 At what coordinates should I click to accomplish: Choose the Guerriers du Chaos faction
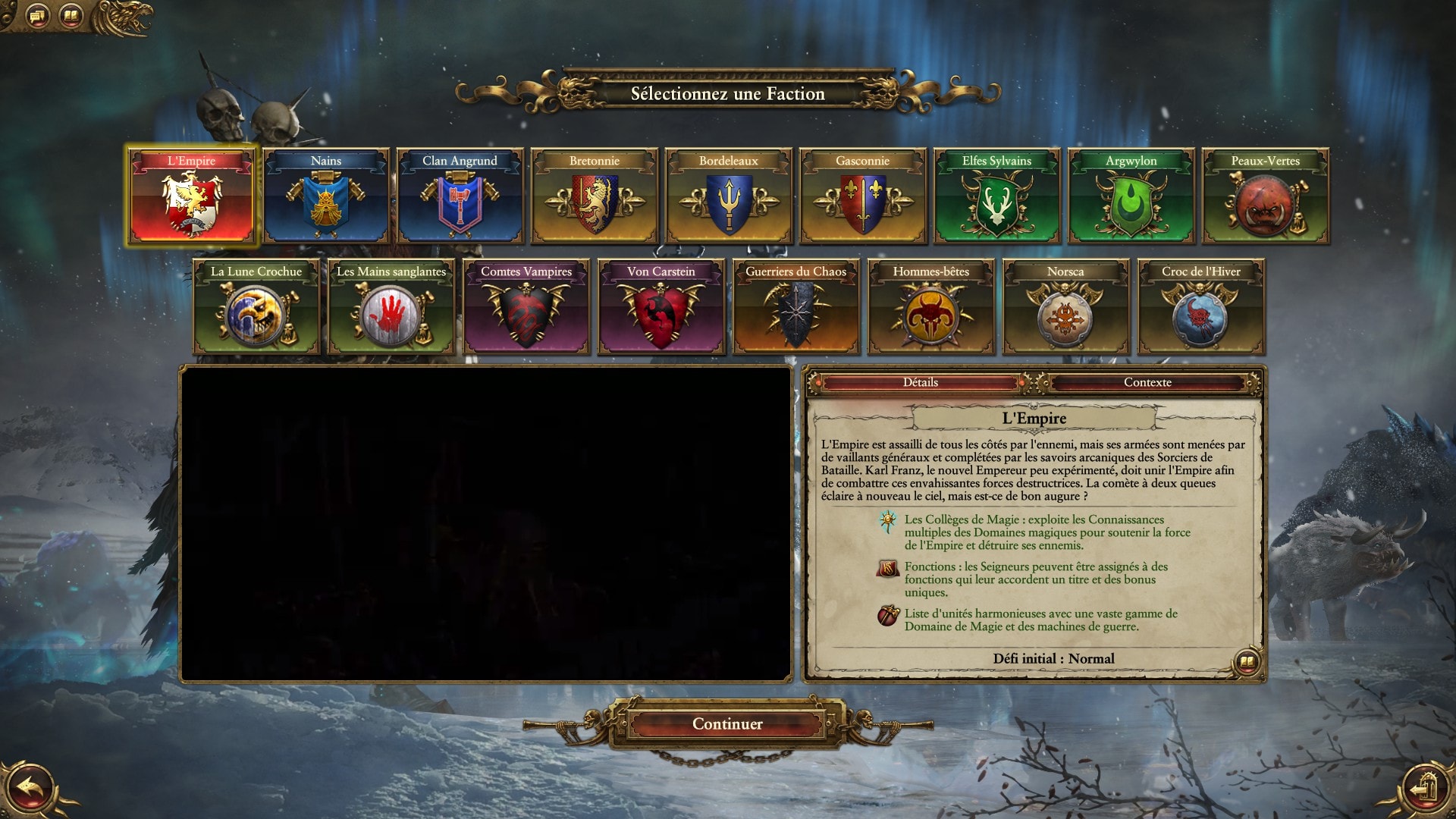point(796,308)
